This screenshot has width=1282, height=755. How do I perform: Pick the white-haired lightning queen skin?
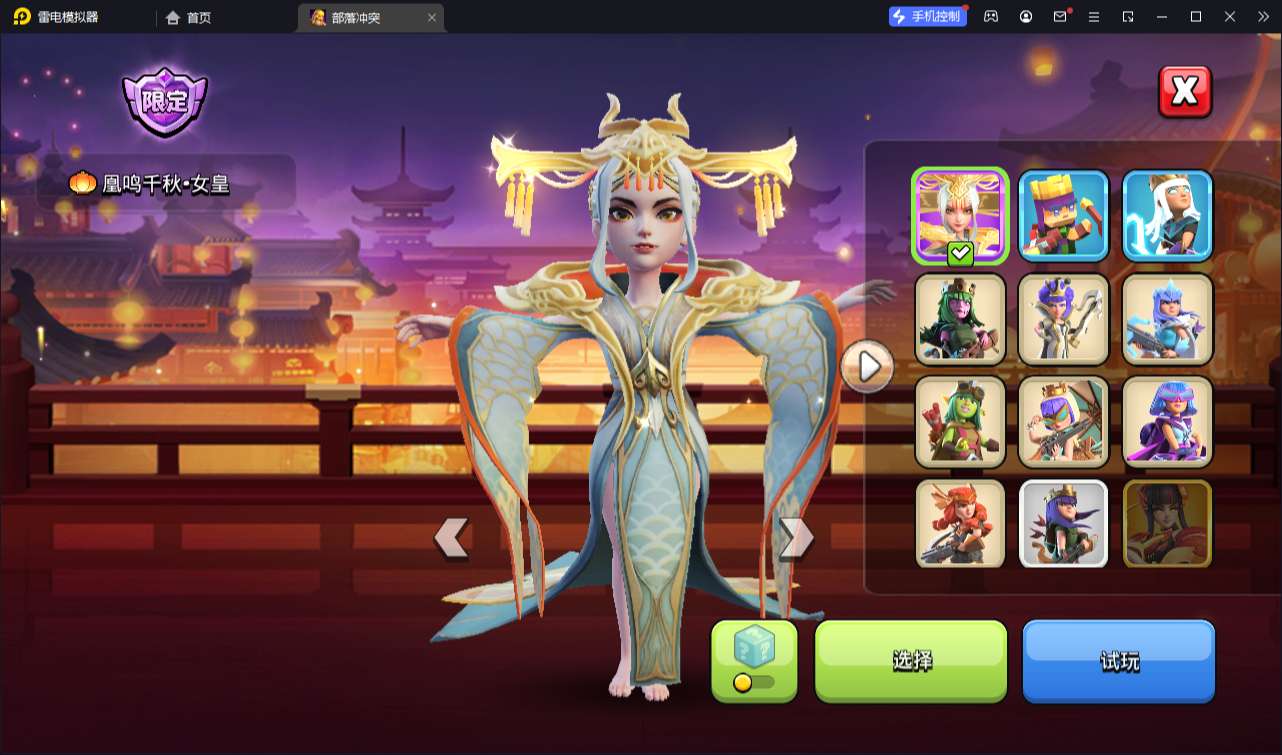(1167, 215)
